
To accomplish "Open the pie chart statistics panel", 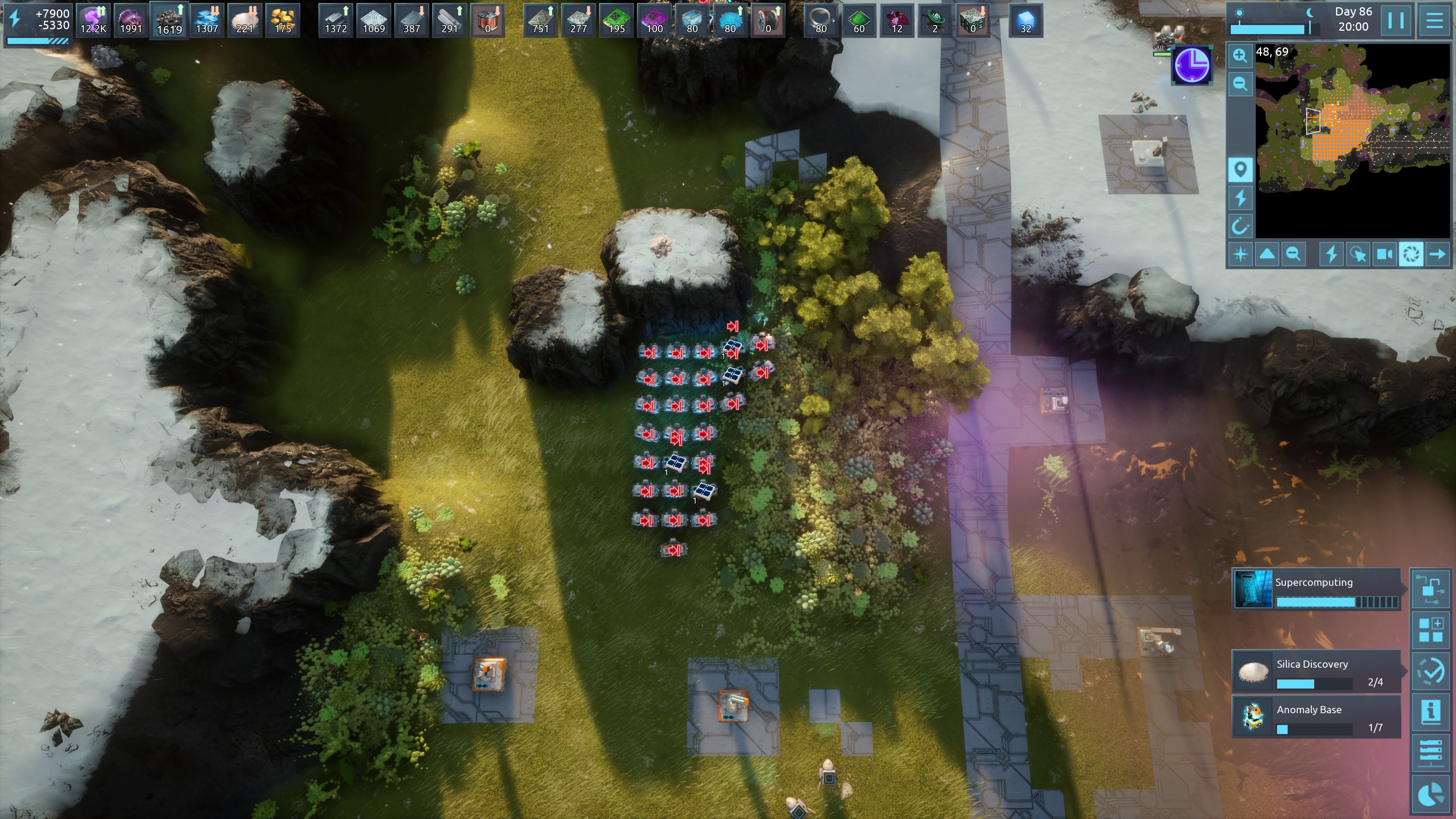I will tap(1431, 794).
